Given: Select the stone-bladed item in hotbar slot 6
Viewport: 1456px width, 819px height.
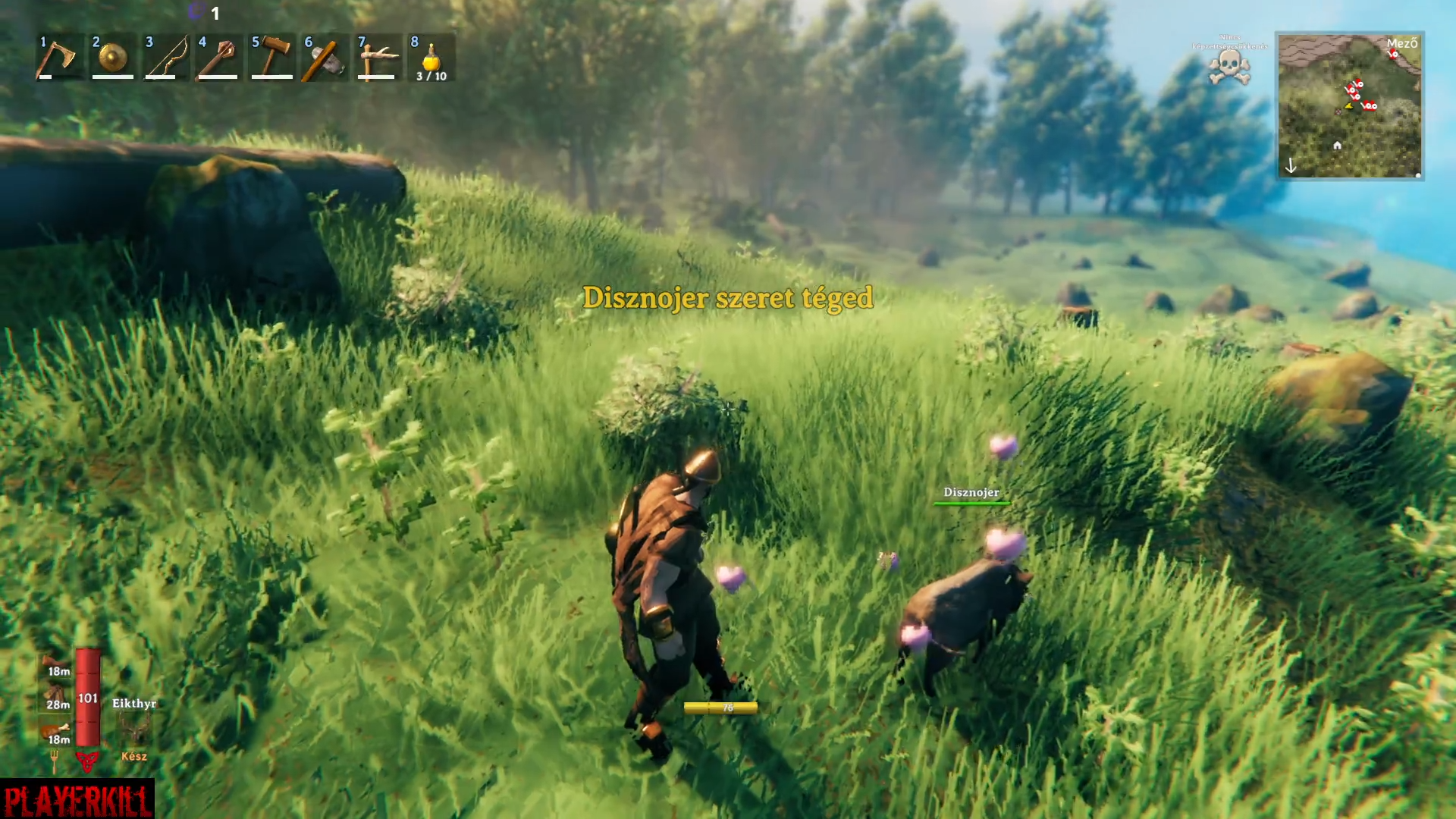Looking at the screenshot, I should pos(325,58).
